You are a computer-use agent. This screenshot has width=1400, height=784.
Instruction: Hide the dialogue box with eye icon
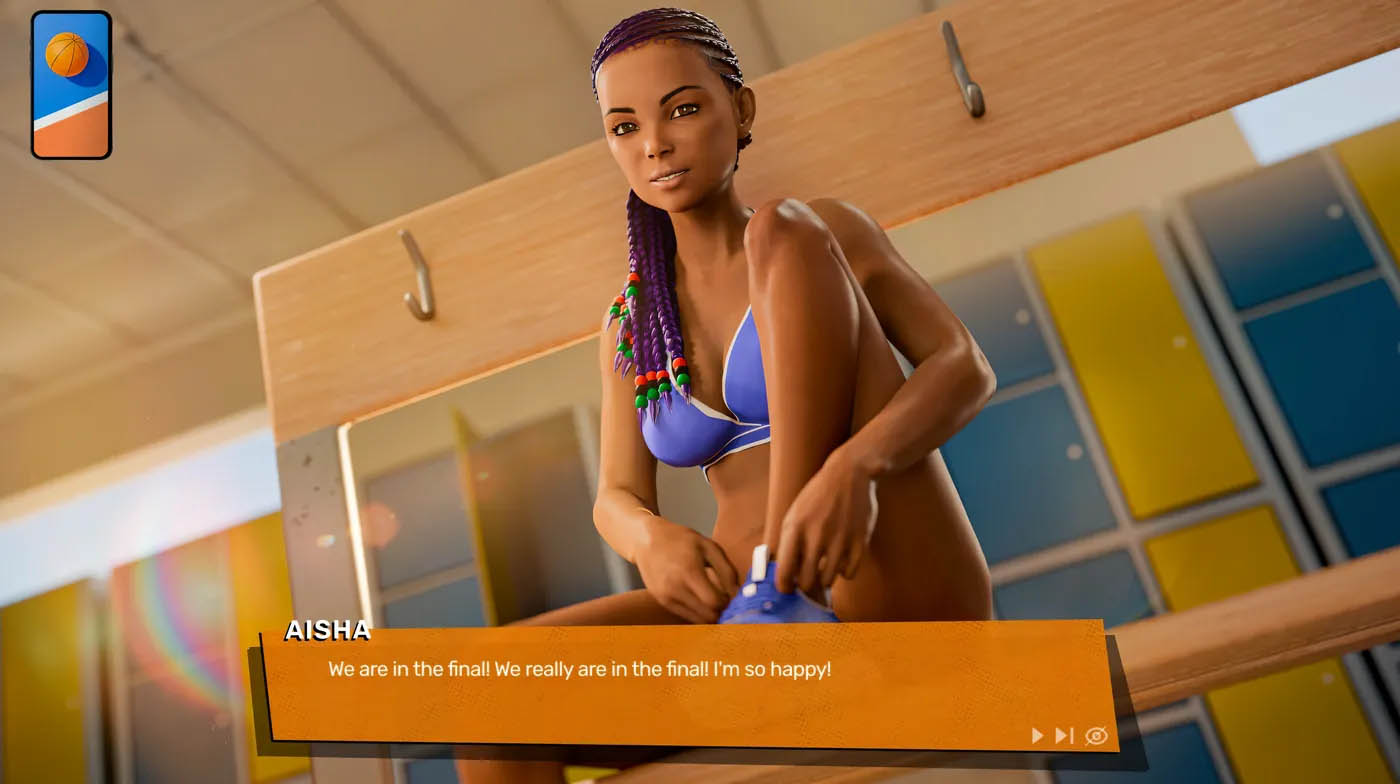tap(1096, 736)
